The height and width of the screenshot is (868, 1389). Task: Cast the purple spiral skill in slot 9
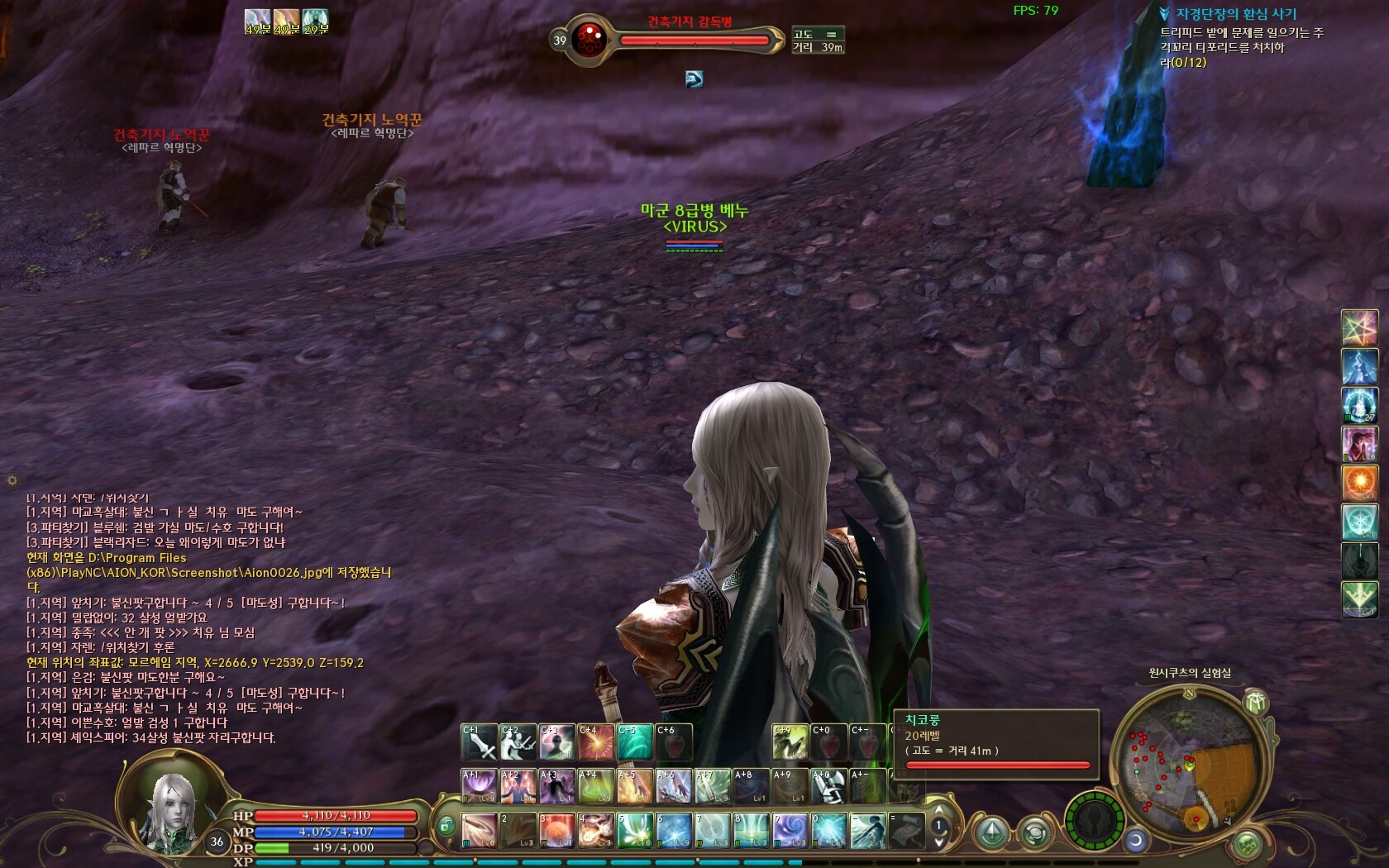tap(790, 831)
